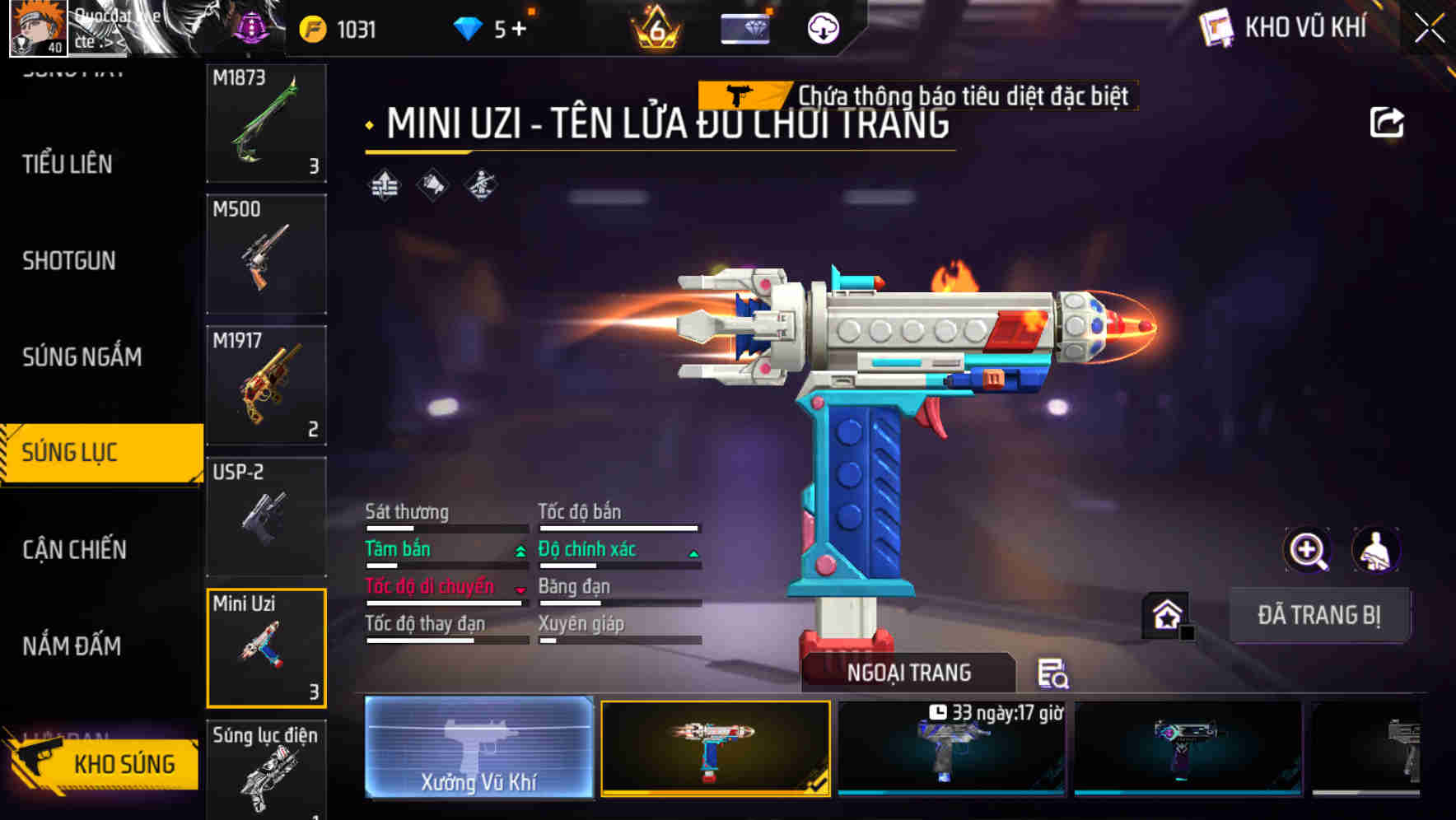The height and width of the screenshot is (820, 1456).
Task: Open the skin list search icon
Action: click(x=1052, y=673)
